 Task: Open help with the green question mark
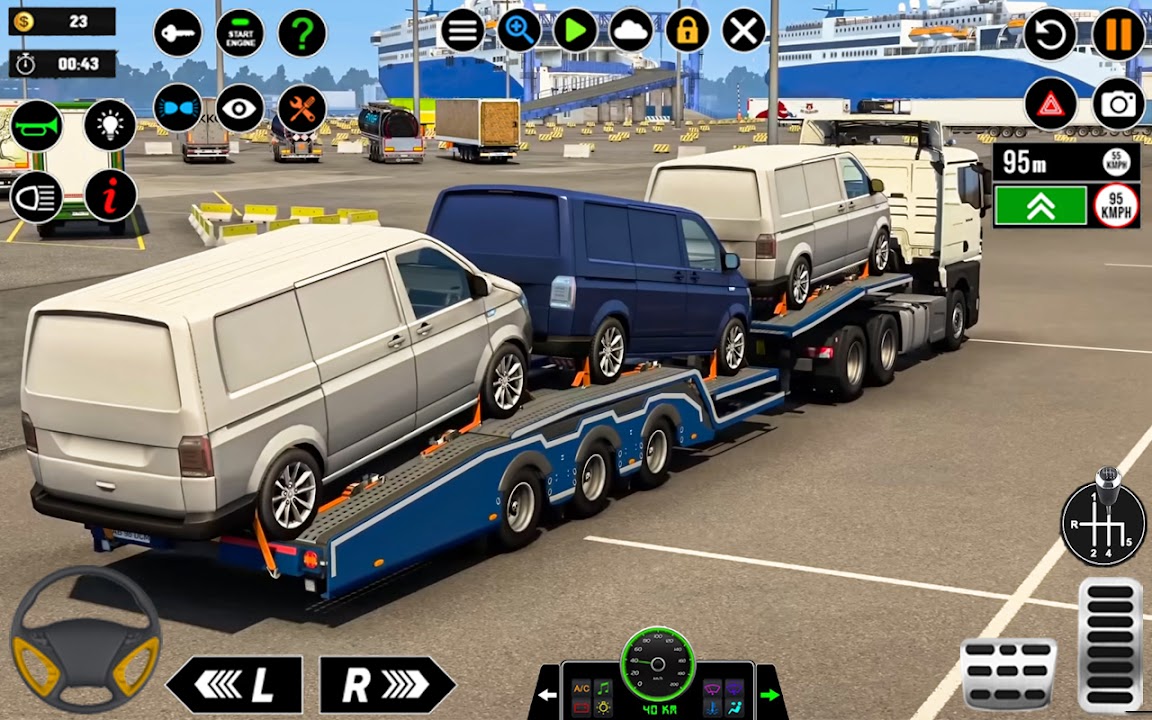click(x=302, y=33)
